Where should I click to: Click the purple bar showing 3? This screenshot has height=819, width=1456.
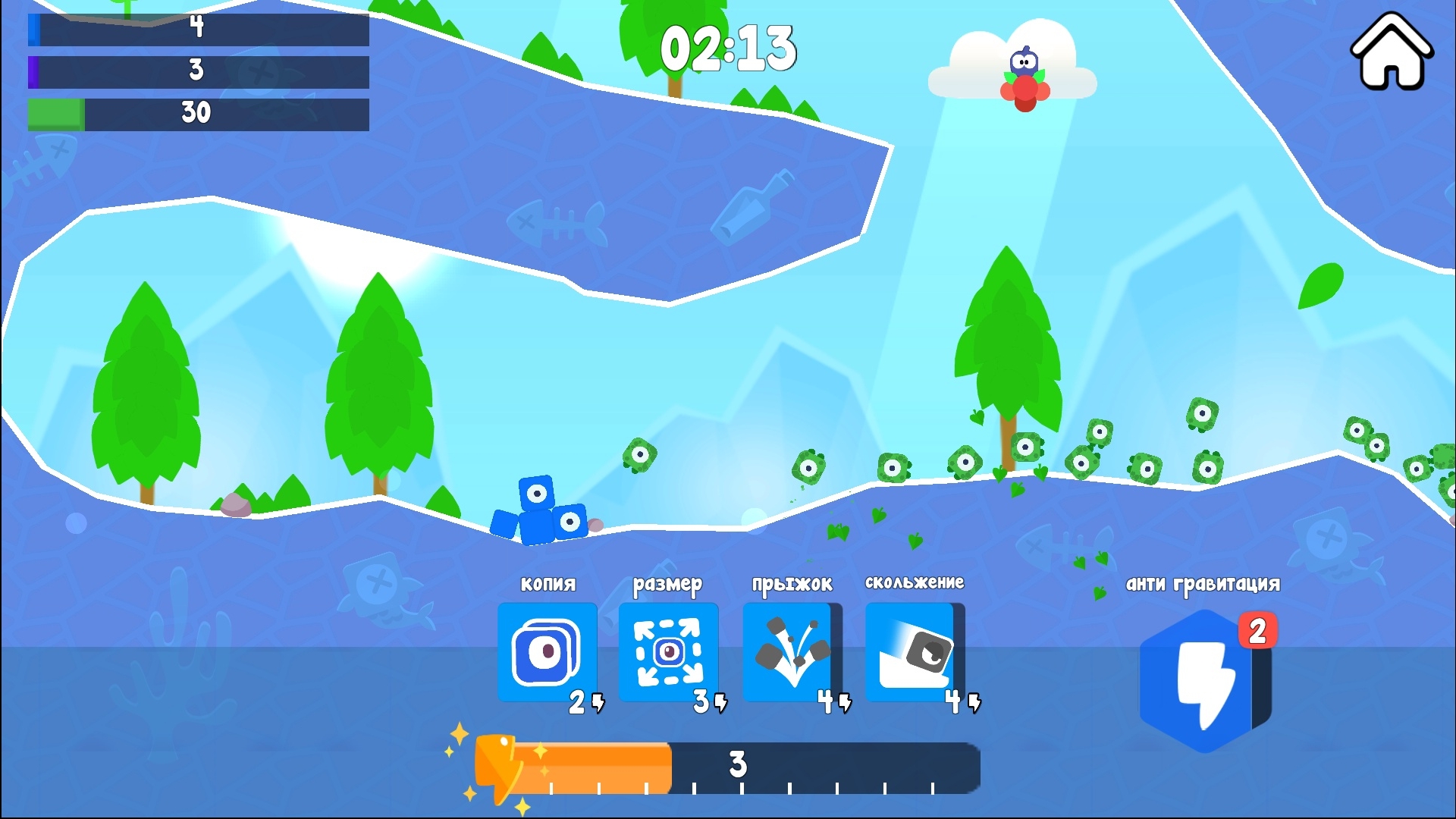coord(197,72)
